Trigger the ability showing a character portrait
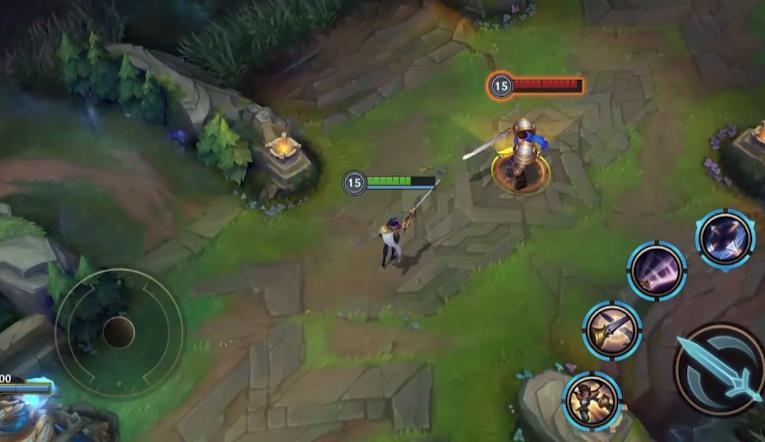The width and height of the screenshot is (765, 442). tap(592, 400)
